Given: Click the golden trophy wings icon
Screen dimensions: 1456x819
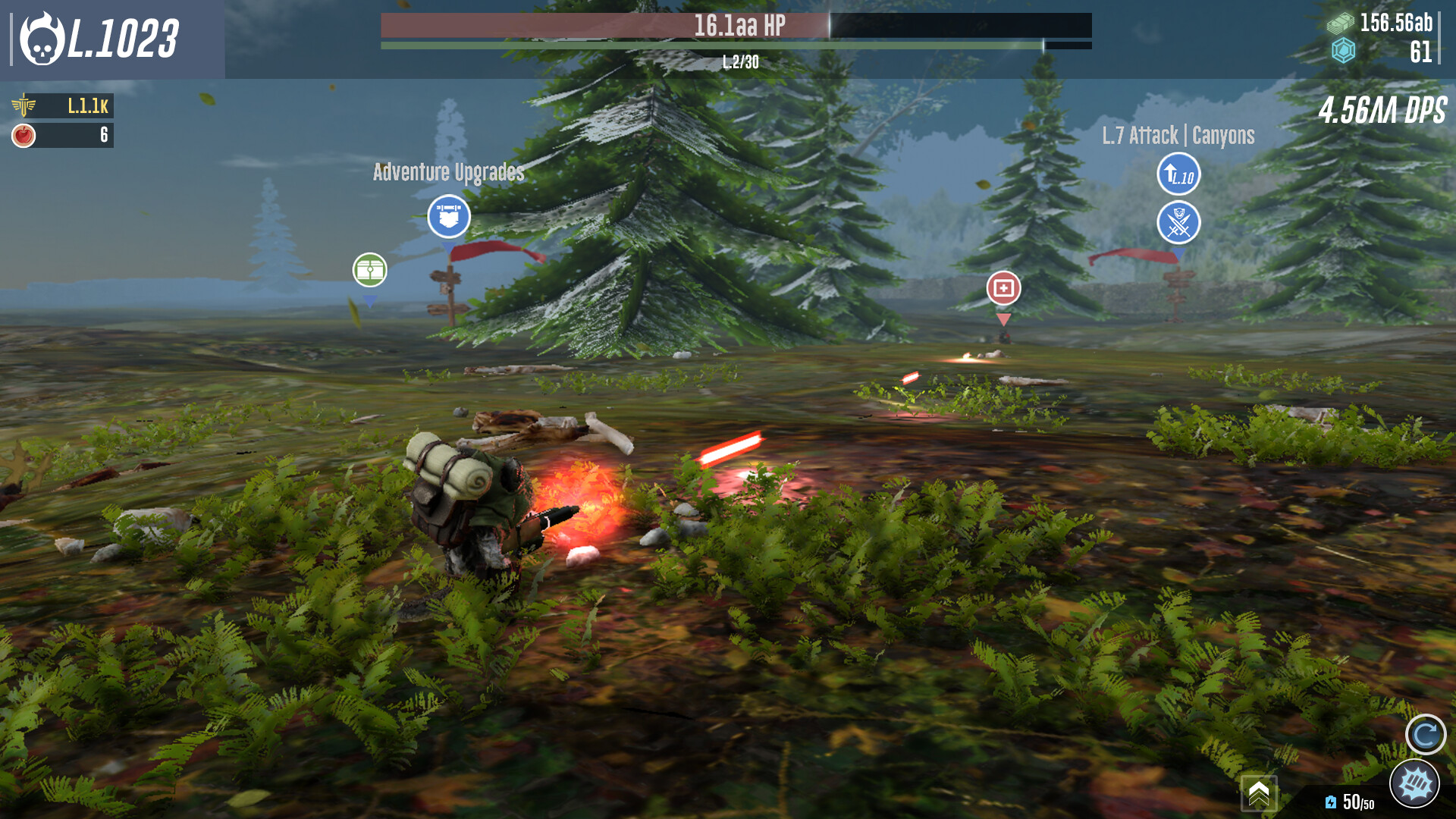Looking at the screenshot, I should (x=25, y=106).
